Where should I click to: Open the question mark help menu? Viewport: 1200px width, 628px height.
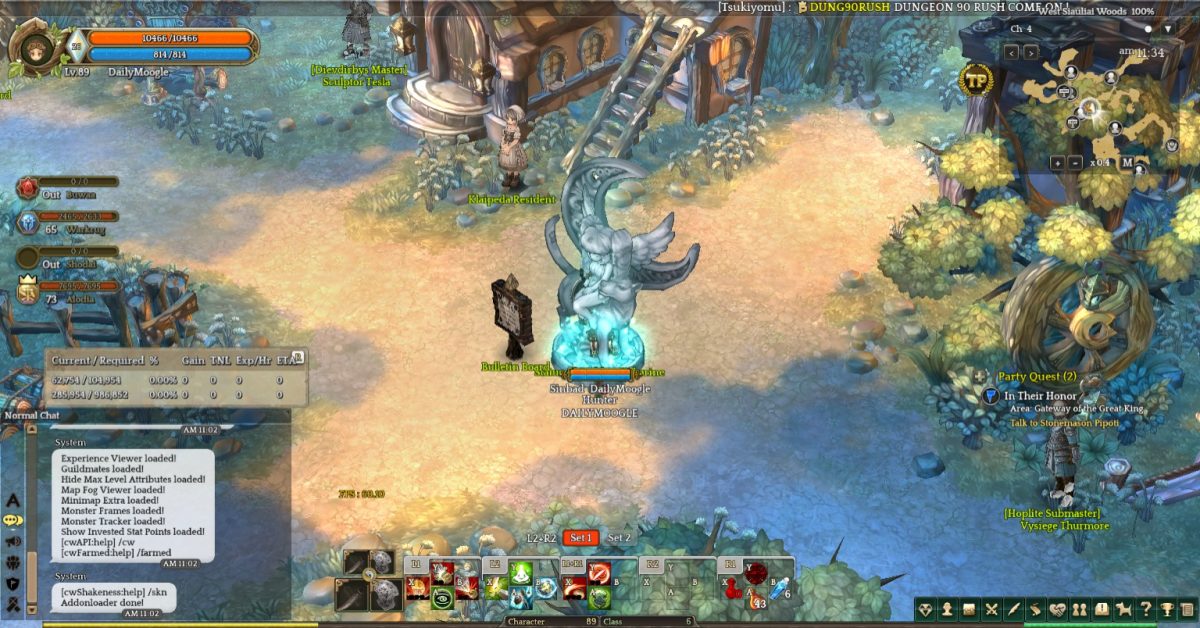[1142, 609]
